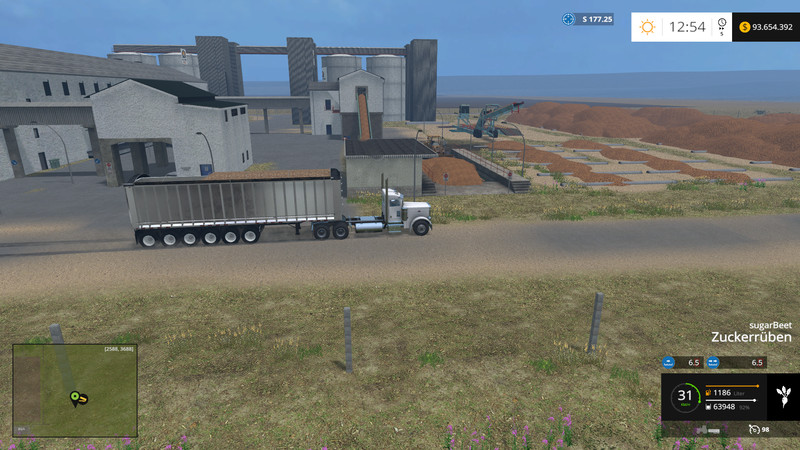Click the trailer fill-level icon
Screen dimensions: 800x450
pos(708,407)
